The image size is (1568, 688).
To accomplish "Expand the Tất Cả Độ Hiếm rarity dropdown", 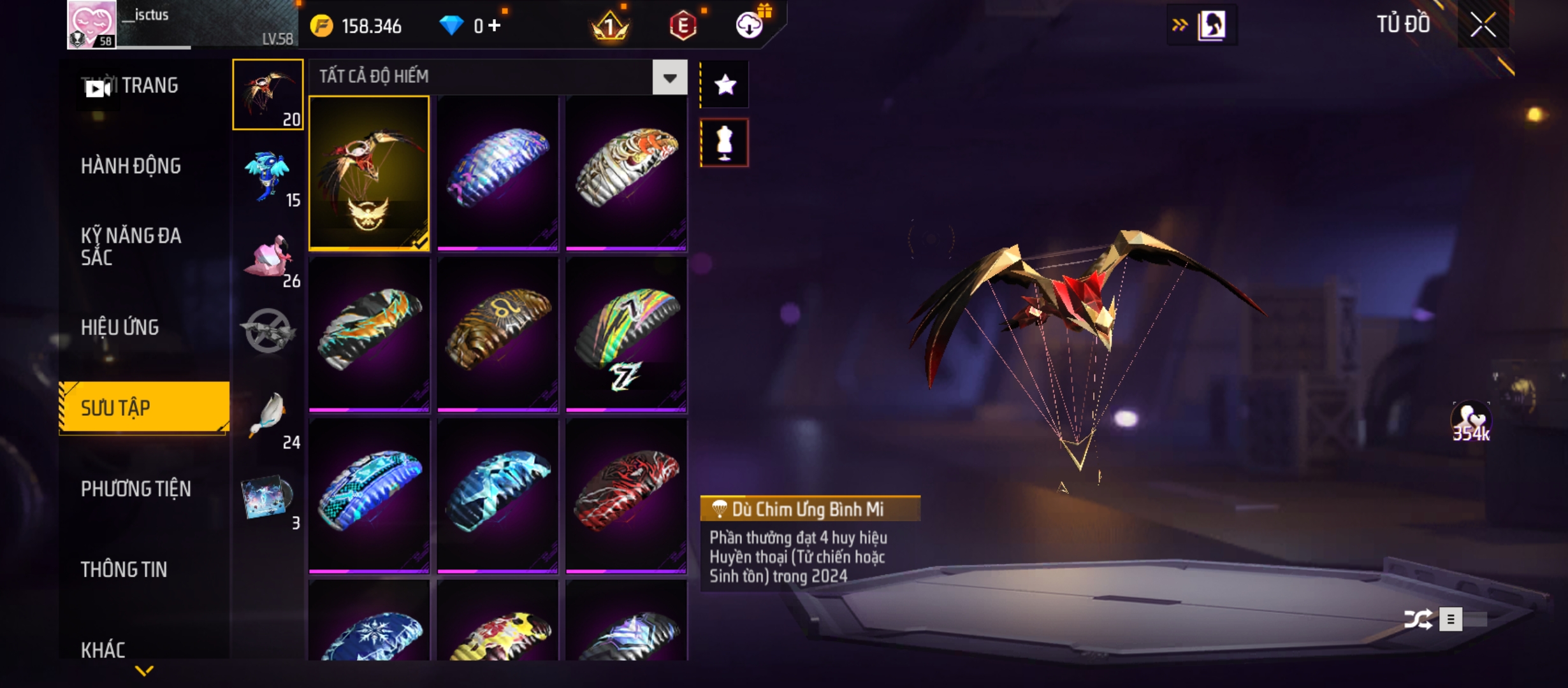I will click(669, 78).
